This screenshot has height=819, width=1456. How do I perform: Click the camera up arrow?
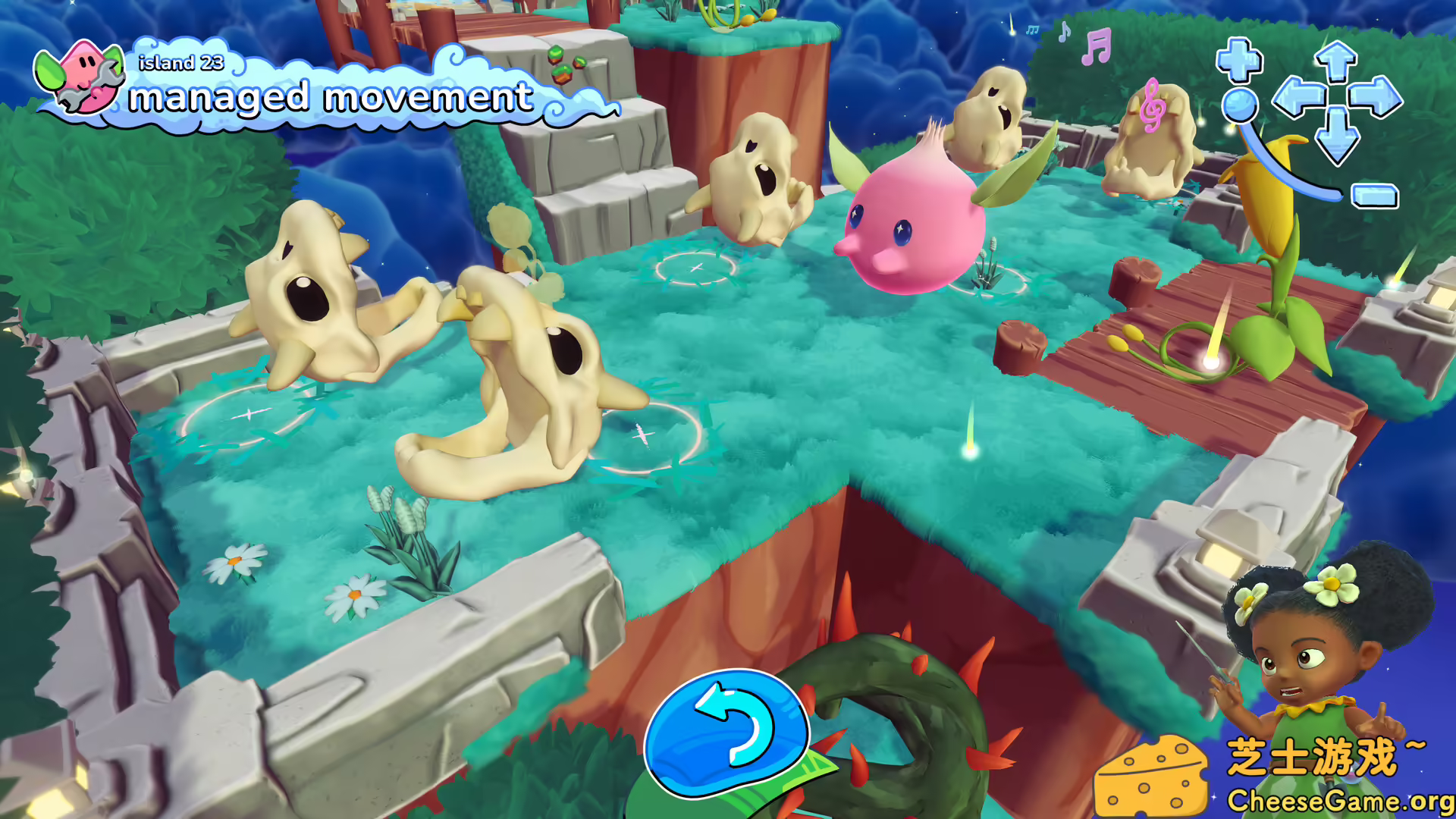click(1336, 61)
